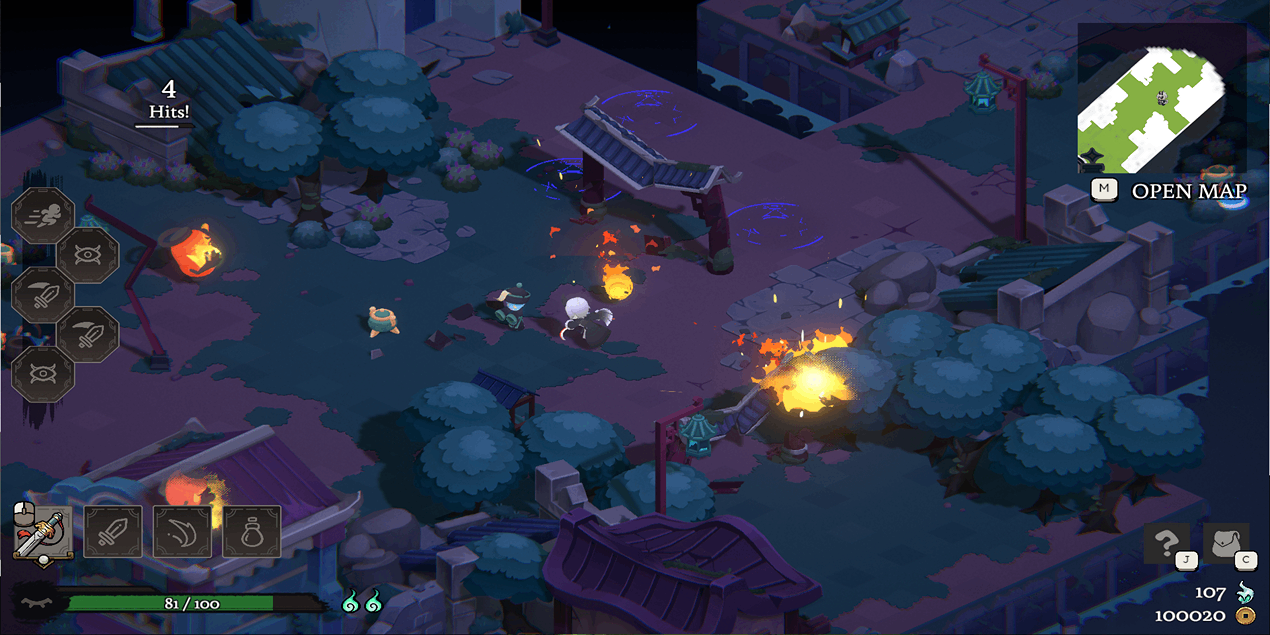This screenshot has width=1270, height=635.
Task: Open the full map via OPEN MAP
Action: pyautogui.click(x=1188, y=191)
